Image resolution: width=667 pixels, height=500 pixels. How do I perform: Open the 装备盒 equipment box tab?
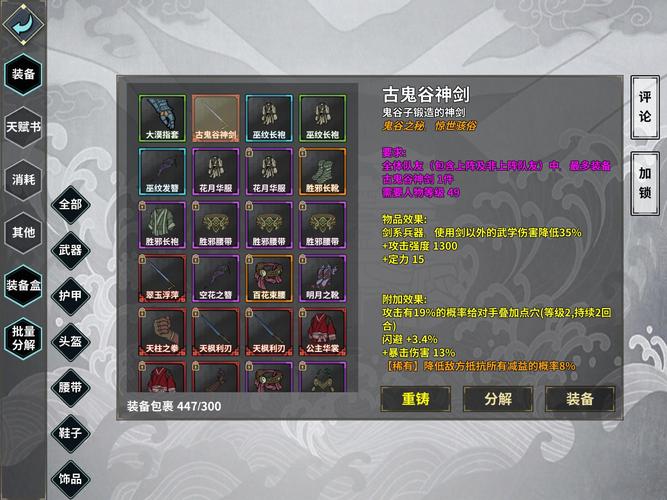point(22,284)
